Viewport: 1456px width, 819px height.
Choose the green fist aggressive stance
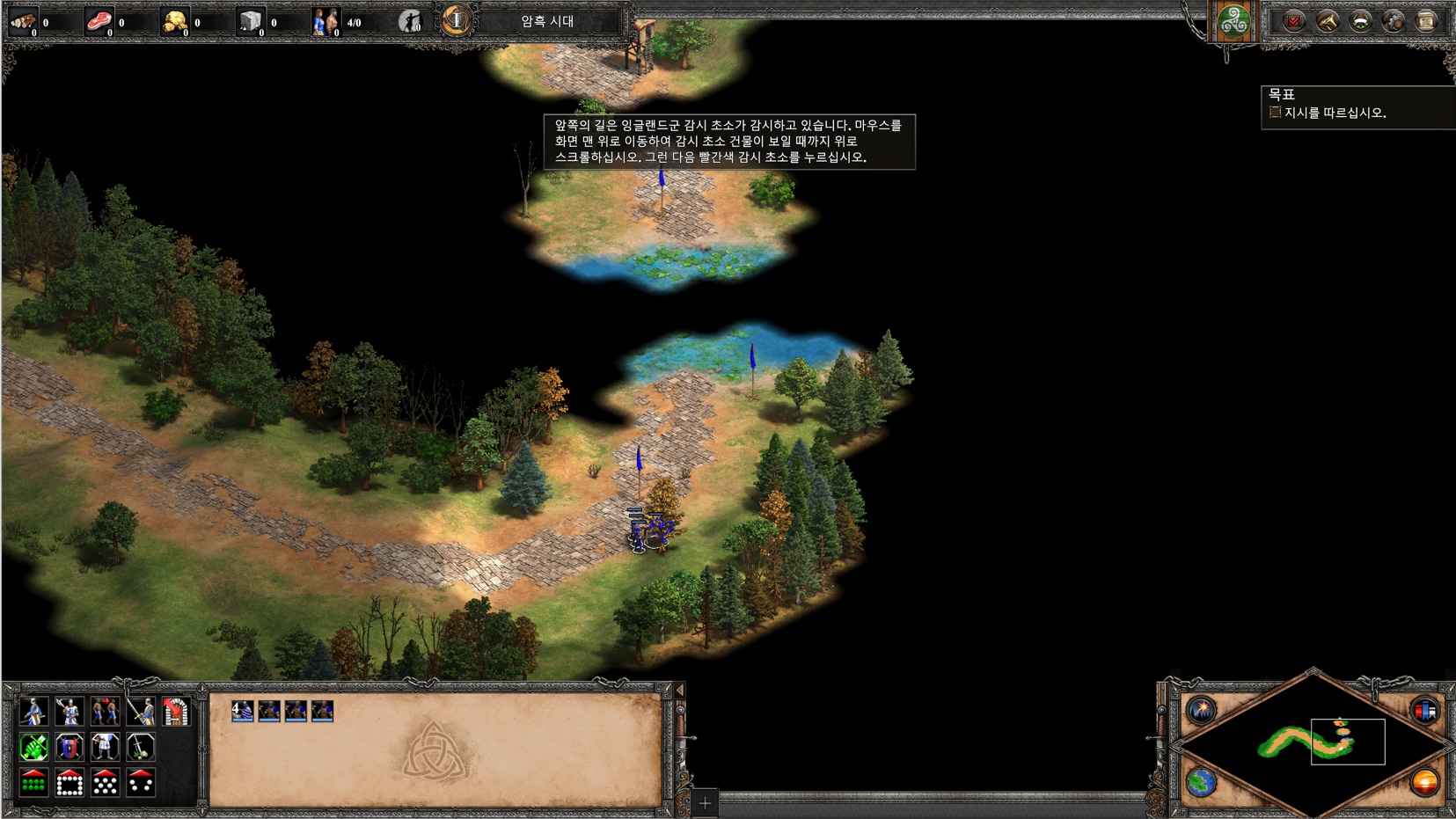point(33,747)
